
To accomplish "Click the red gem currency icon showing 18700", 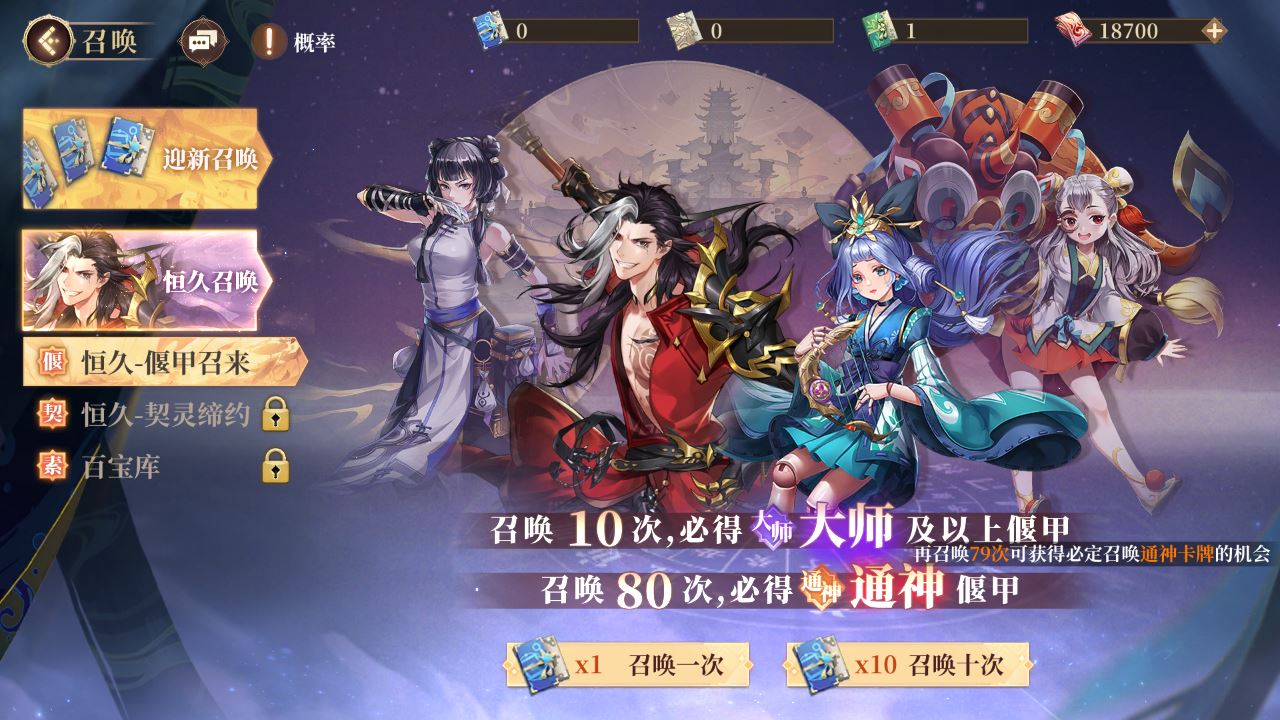I will (x=1072, y=30).
